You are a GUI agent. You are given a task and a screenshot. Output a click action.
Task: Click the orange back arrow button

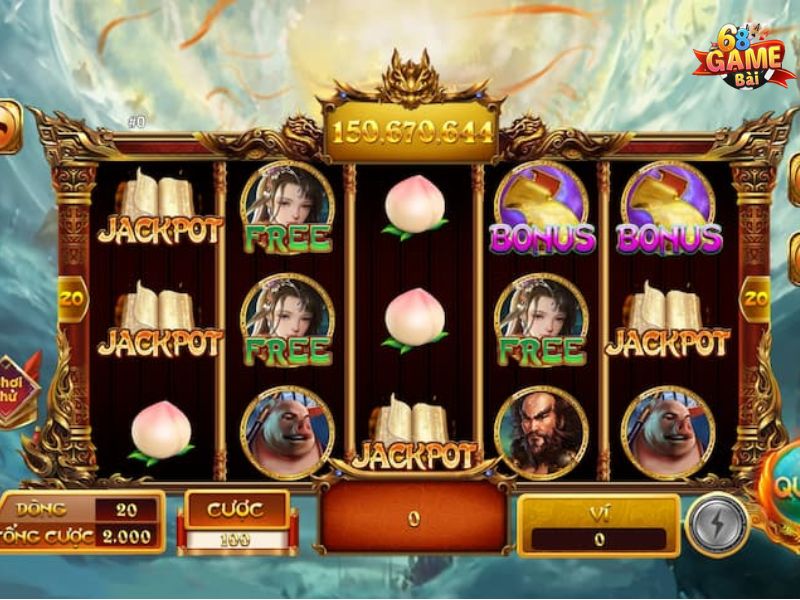pos(8,125)
